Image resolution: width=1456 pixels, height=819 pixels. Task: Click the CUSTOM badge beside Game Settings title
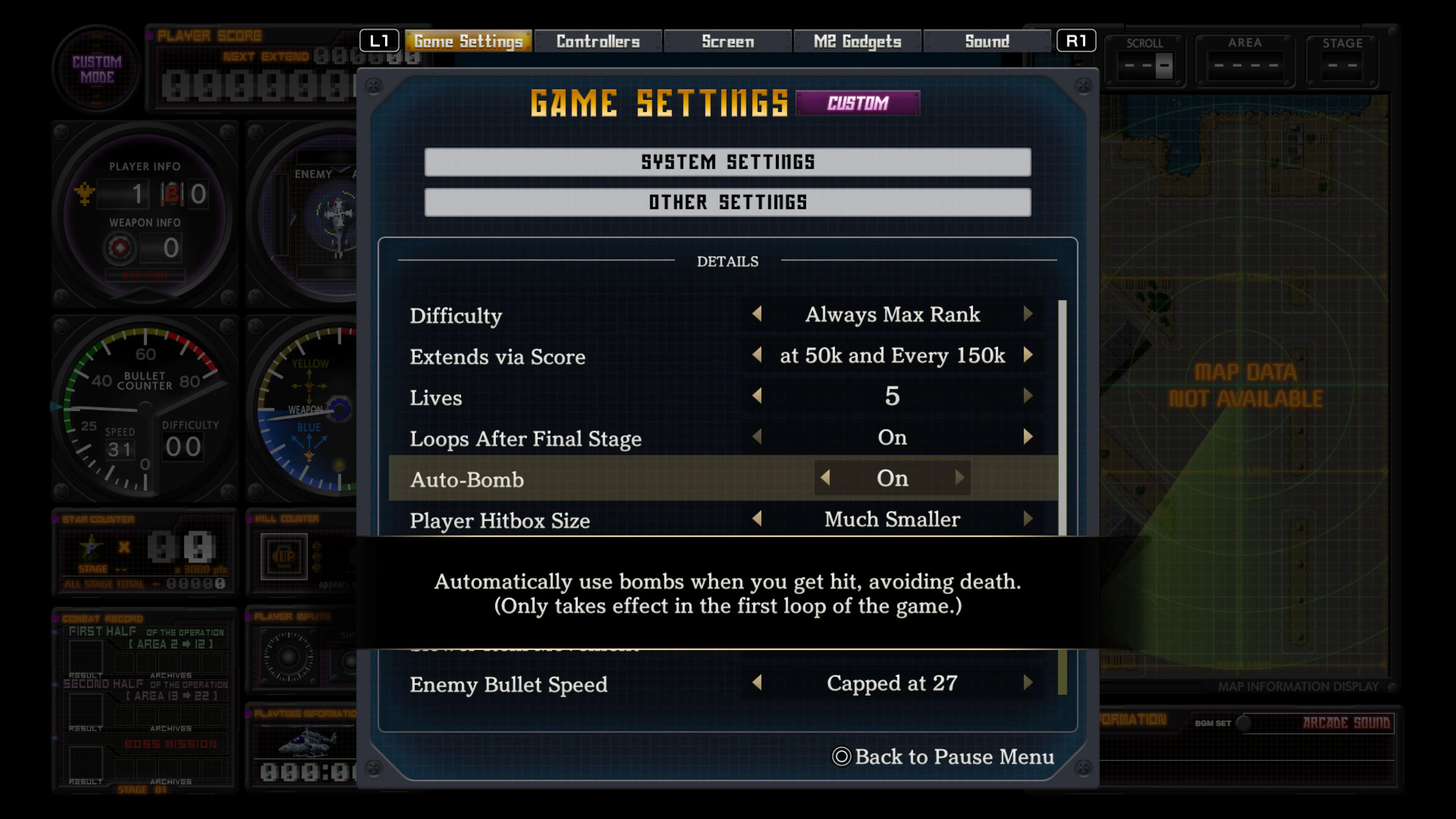[858, 103]
